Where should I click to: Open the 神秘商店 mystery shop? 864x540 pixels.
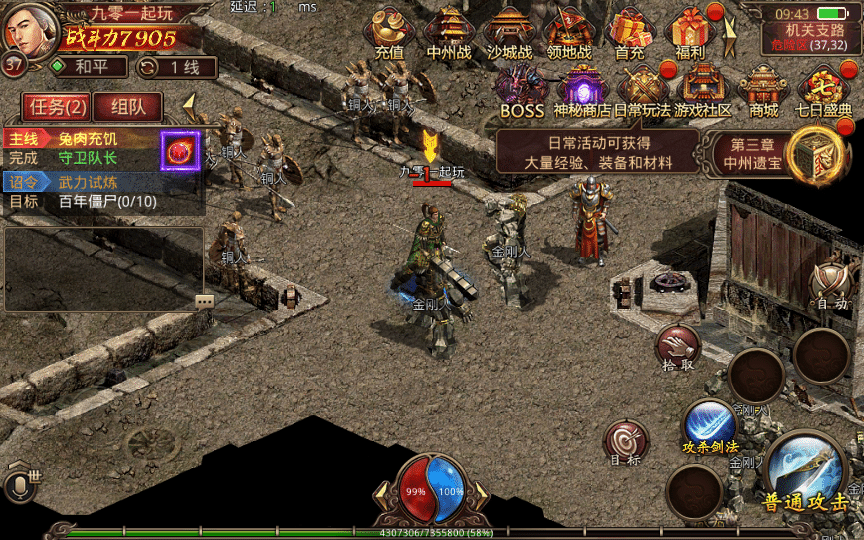click(x=583, y=90)
